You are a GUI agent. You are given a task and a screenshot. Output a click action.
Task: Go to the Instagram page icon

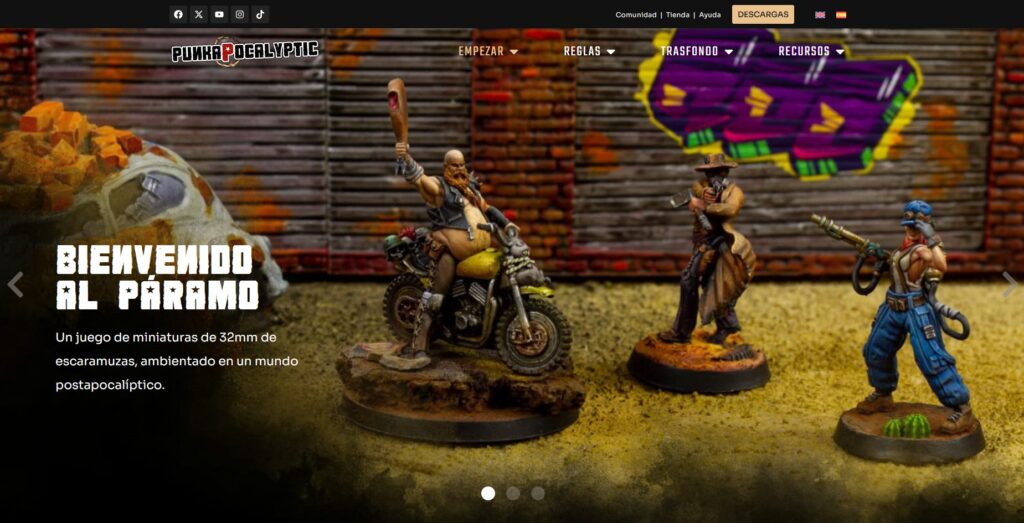(x=240, y=14)
